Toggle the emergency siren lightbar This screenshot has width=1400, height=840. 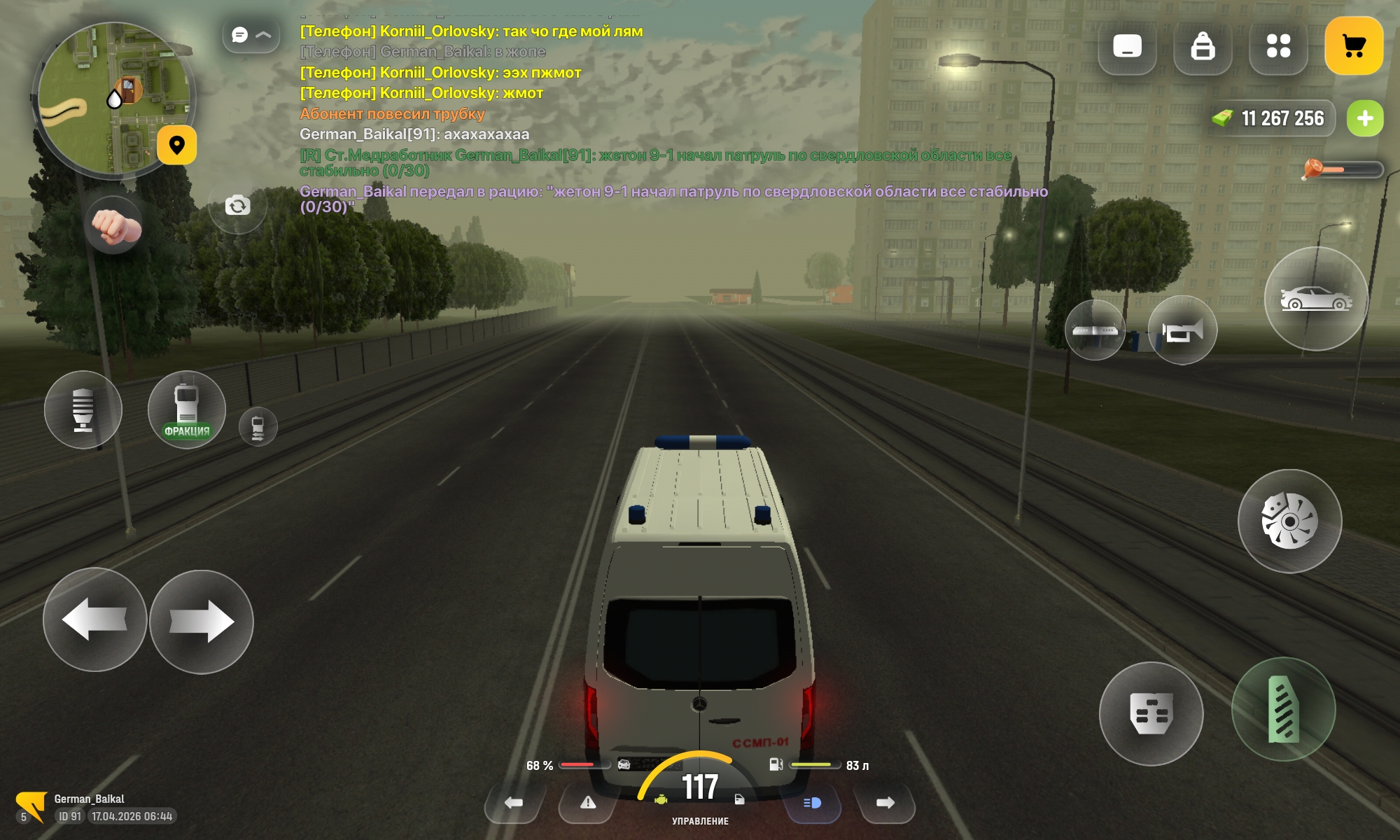1095,330
